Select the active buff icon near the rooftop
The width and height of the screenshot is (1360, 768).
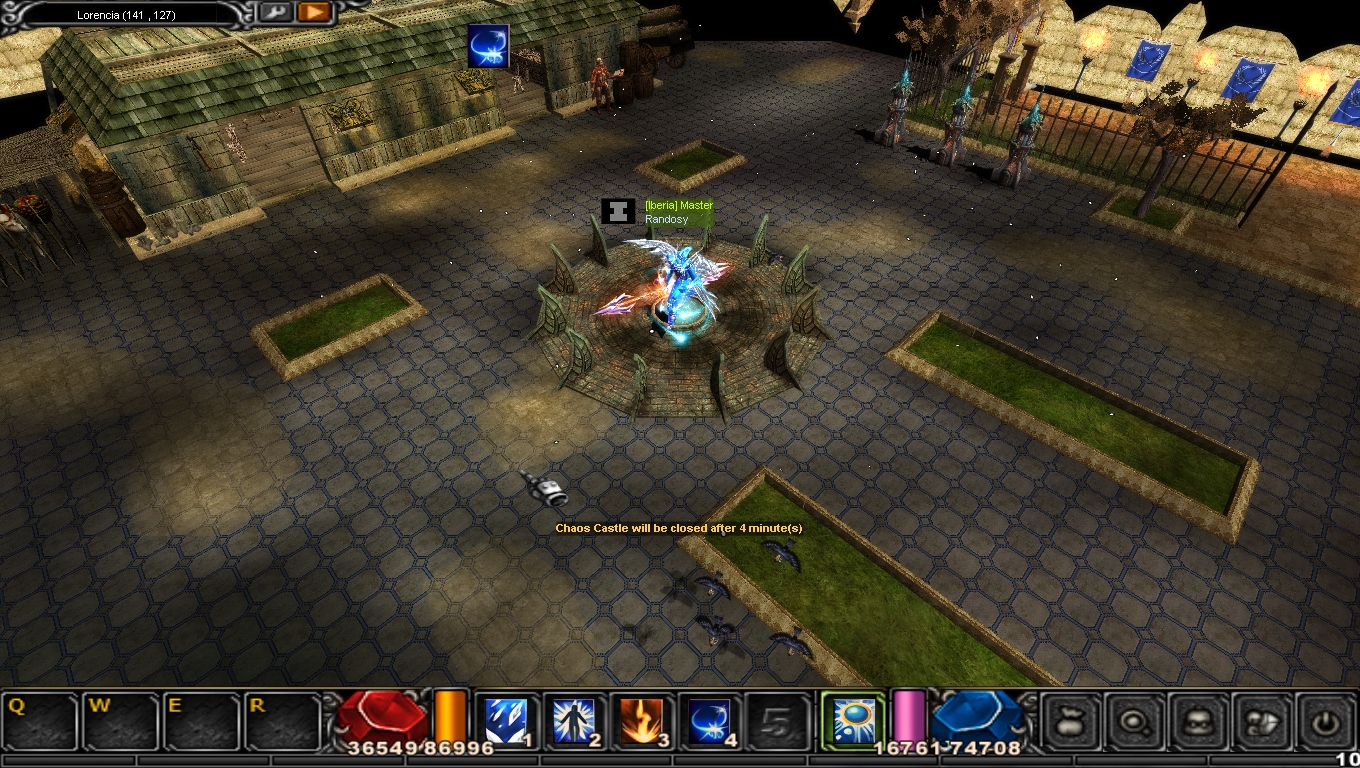coord(488,46)
